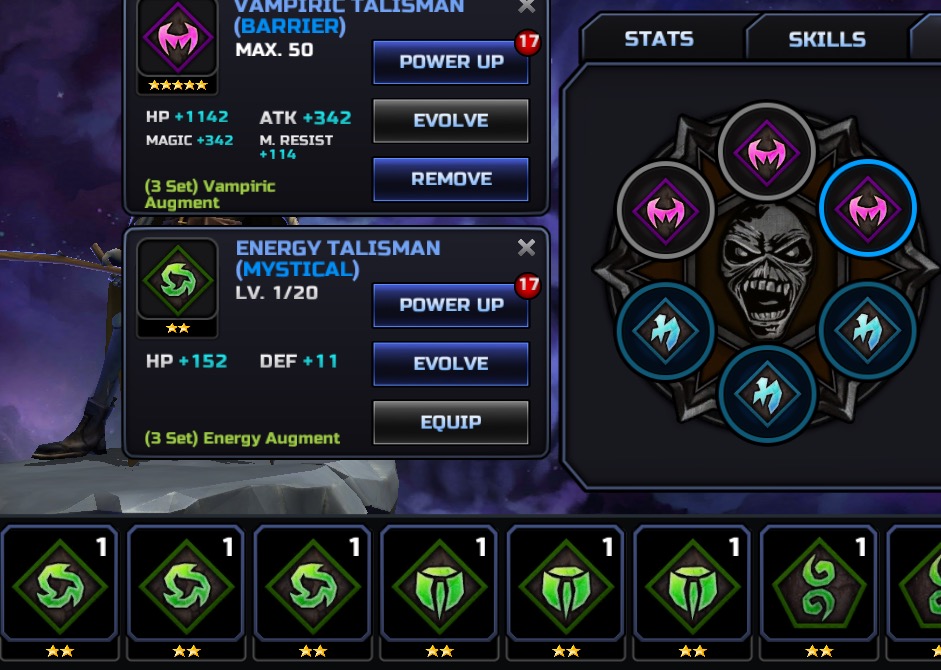Power up the Energy Talisman
Image resolution: width=941 pixels, height=670 pixels.
point(450,305)
